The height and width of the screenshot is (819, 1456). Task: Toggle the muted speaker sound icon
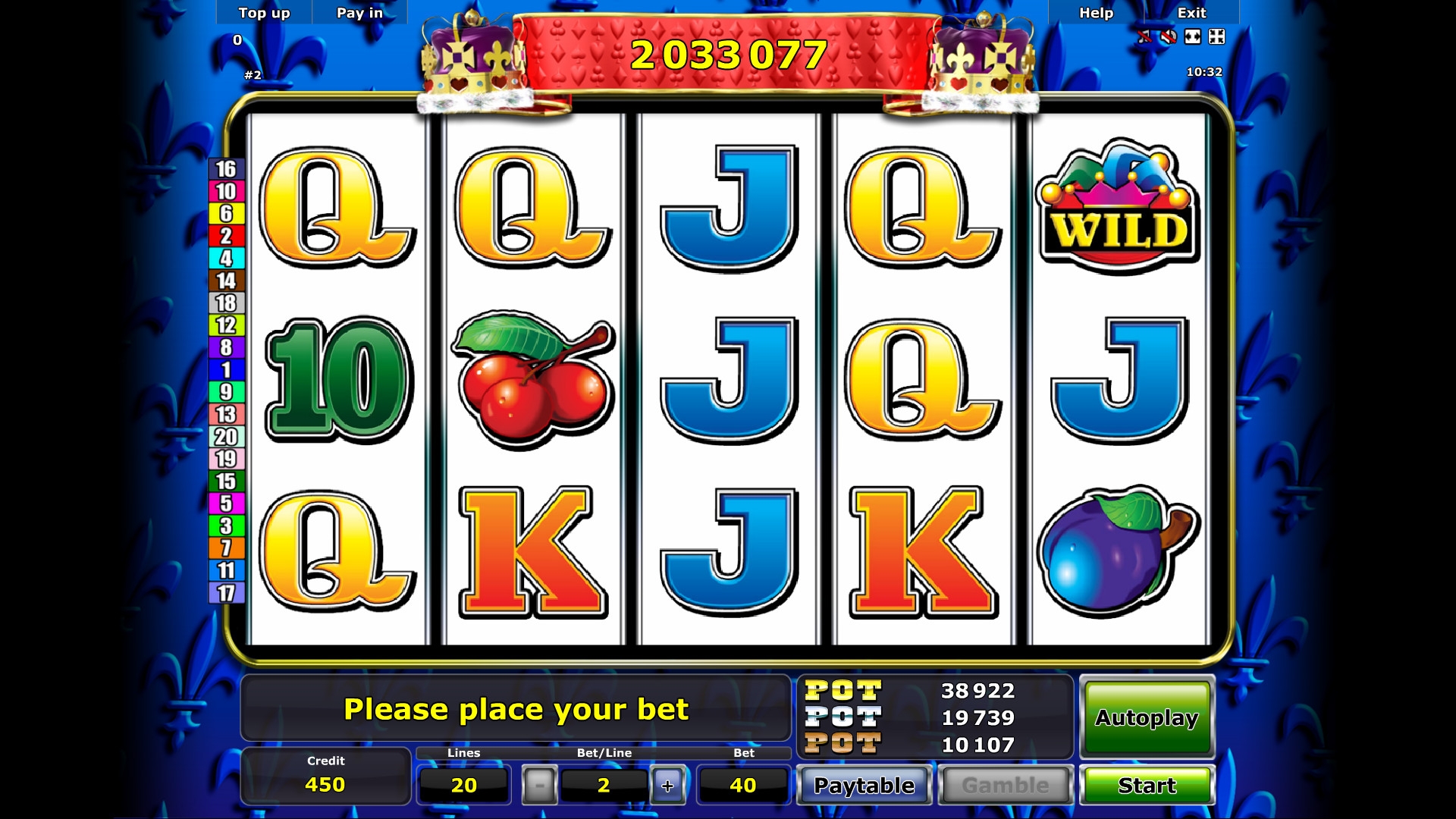[1169, 36]
